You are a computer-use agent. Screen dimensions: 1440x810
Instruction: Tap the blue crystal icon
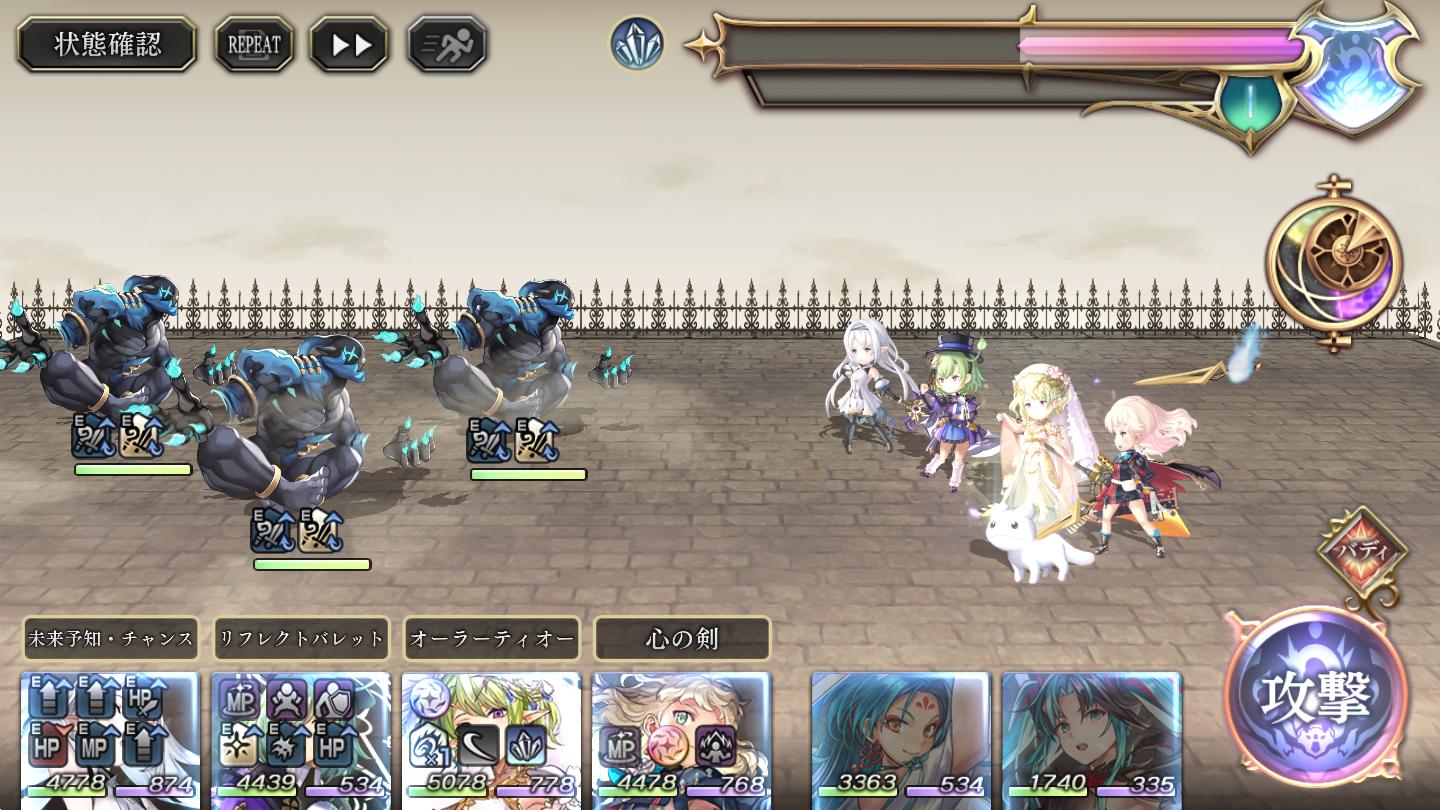[637, 44]
